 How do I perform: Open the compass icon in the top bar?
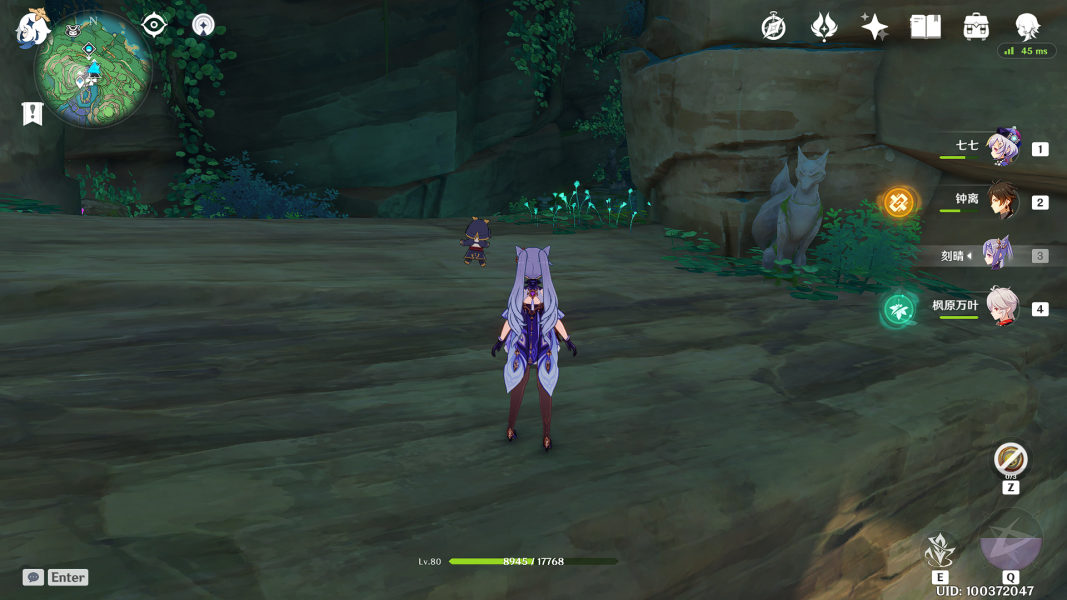pyautogui.click(x=773, y=27)
